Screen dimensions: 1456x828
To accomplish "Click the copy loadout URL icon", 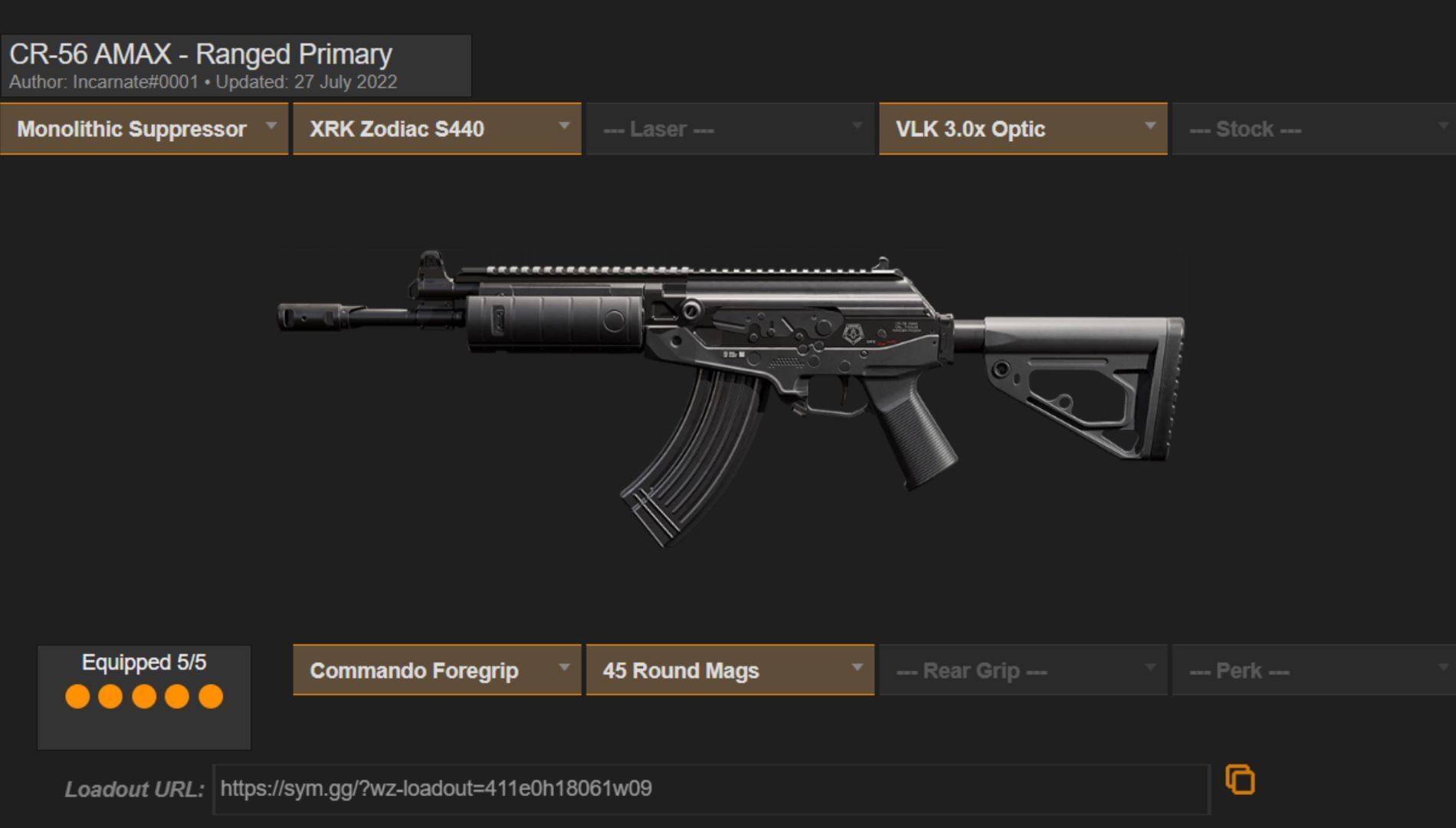I will (x=1241, y=779).
